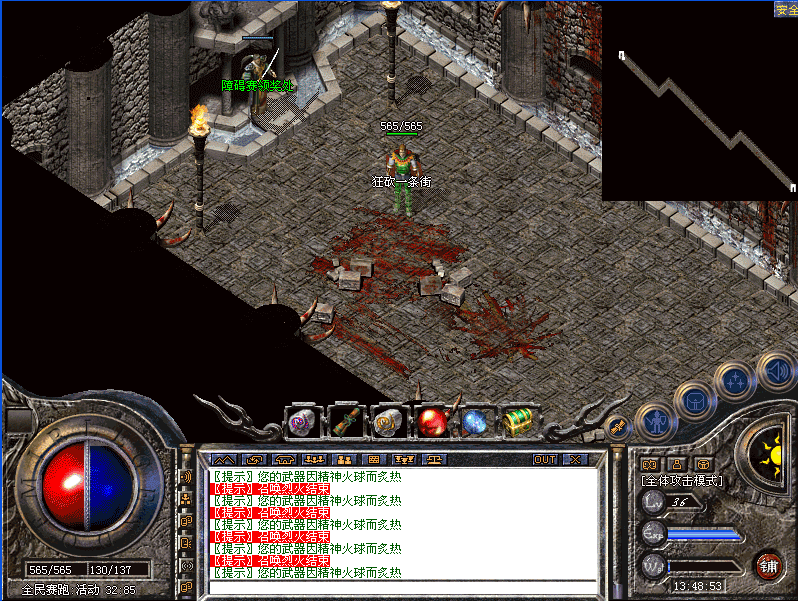The height and width of the screenshot is (601, 798).
Task: Toggle sound with the speaker button
Action: pyautogui.click(x=776, y=370)
